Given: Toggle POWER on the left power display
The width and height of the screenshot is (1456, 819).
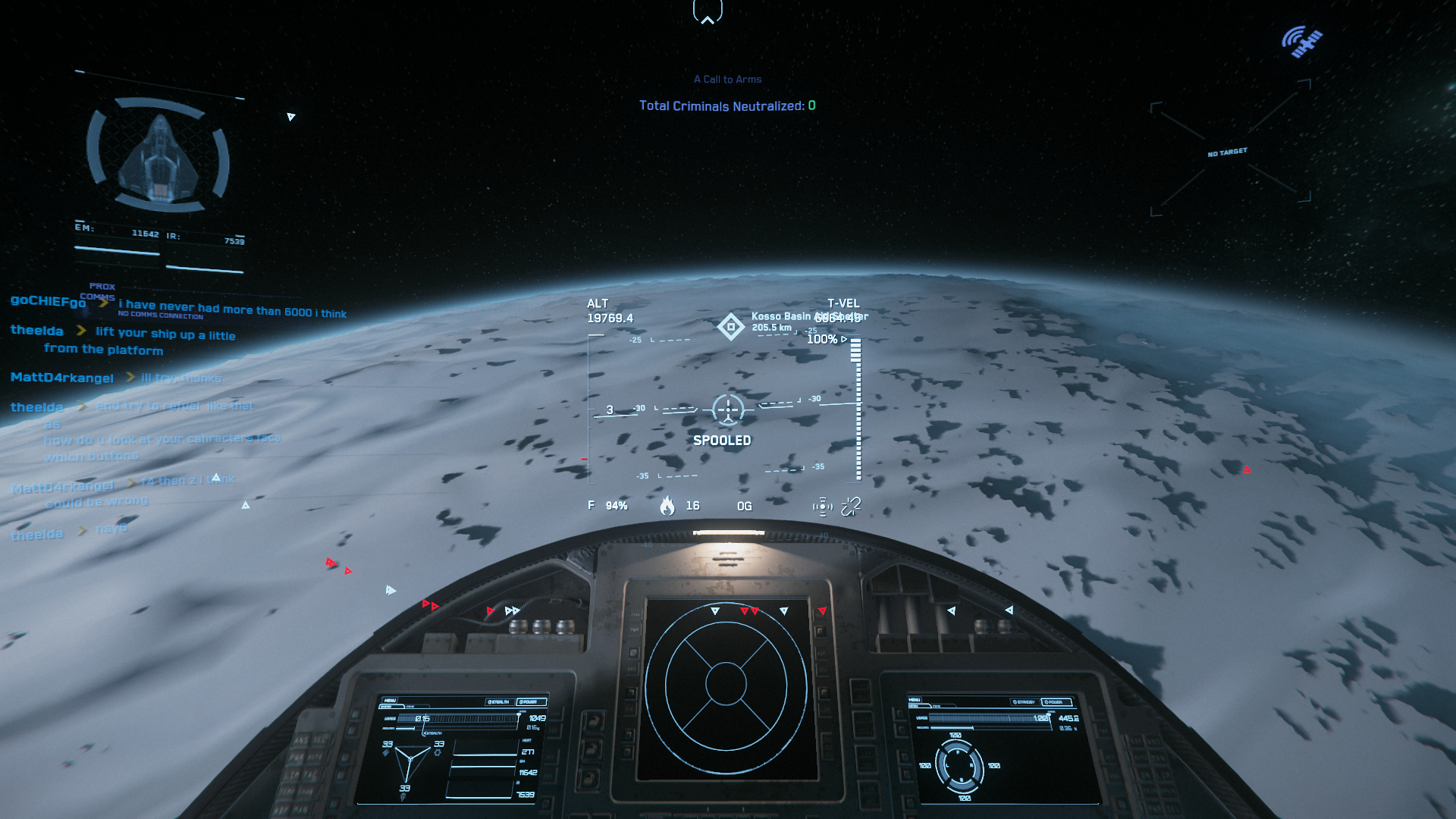Looking at the screenshot, I should [x=529, y=702].
